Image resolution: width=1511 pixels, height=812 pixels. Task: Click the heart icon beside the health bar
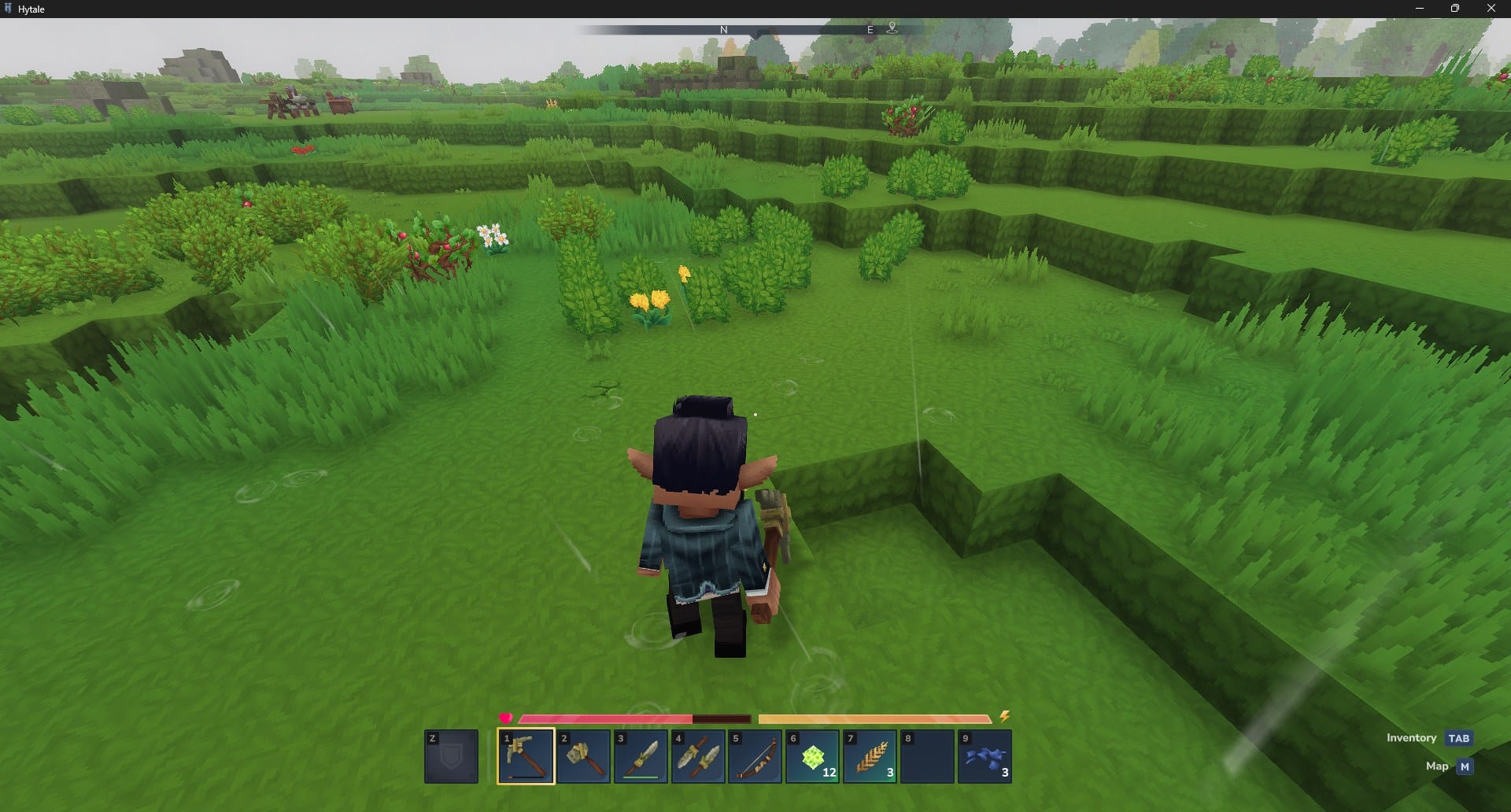pyautogui.click(x=504, y=717)
